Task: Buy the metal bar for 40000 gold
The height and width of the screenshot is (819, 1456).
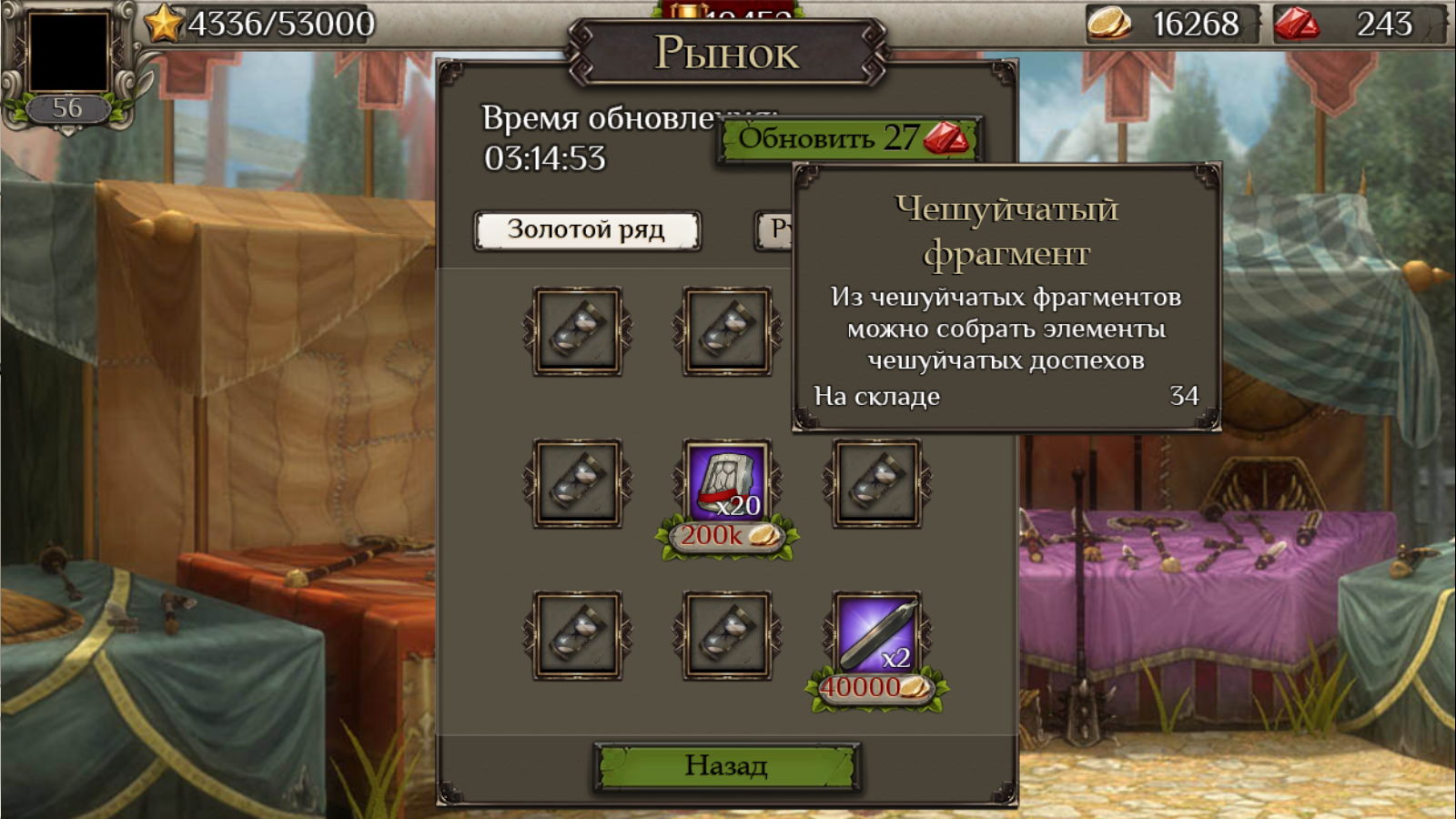Action: tap(876, 688)
